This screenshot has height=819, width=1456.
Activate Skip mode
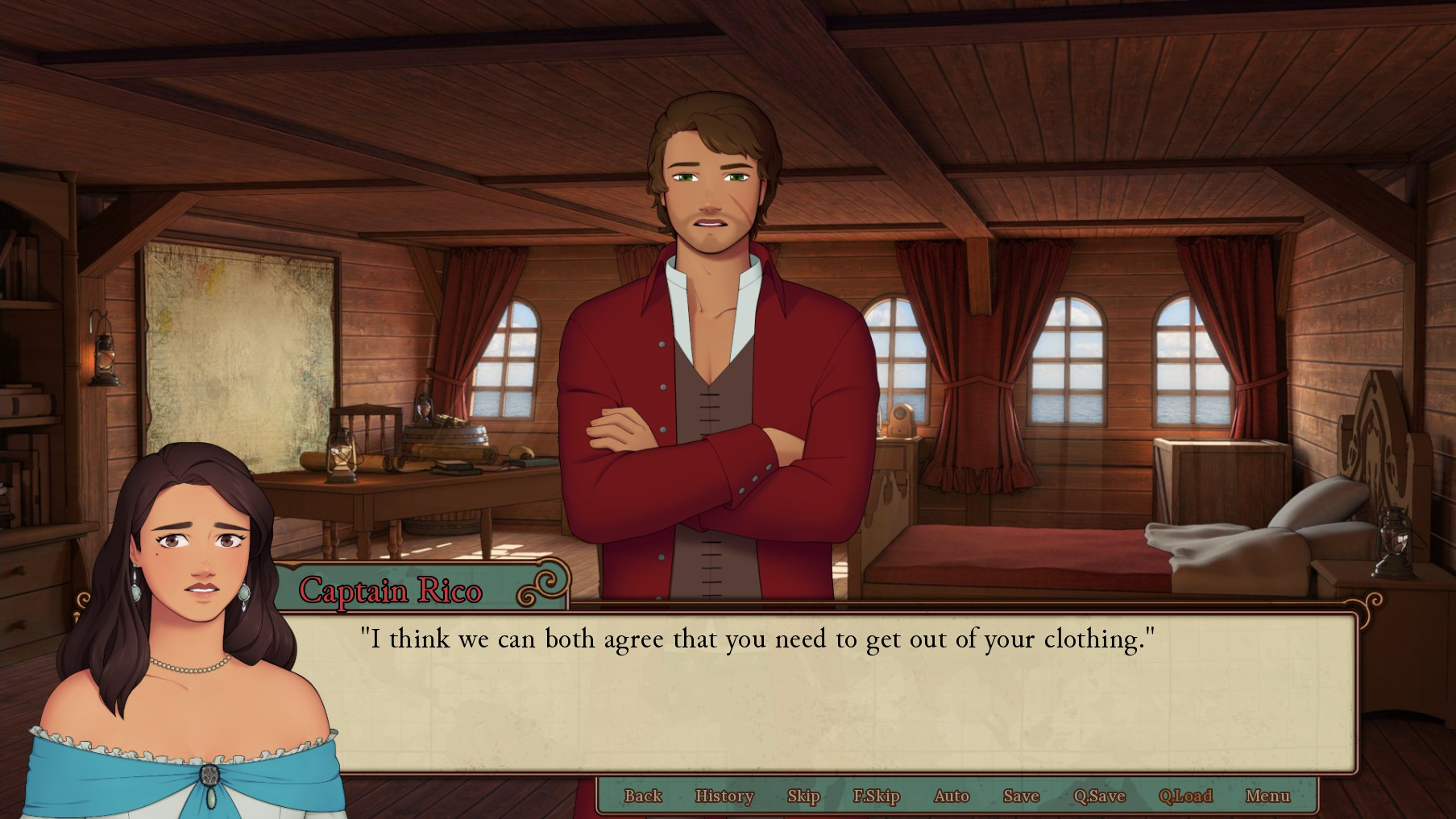point(803,796)
